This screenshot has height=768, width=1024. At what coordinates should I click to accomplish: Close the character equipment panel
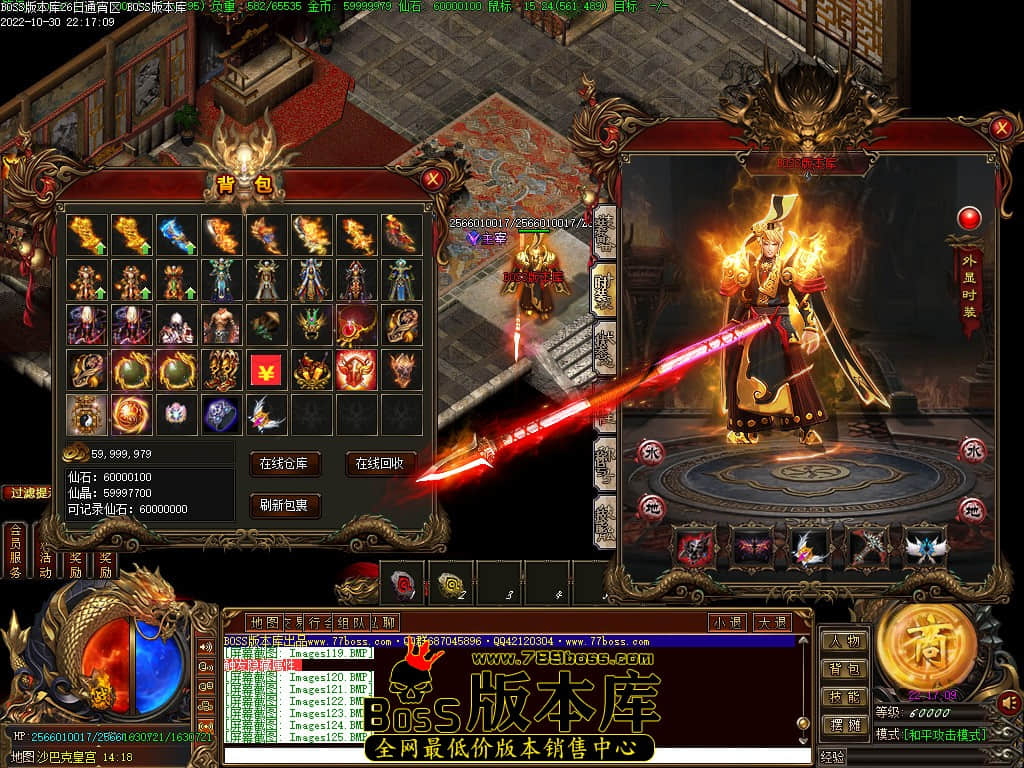pos(1001,128)
